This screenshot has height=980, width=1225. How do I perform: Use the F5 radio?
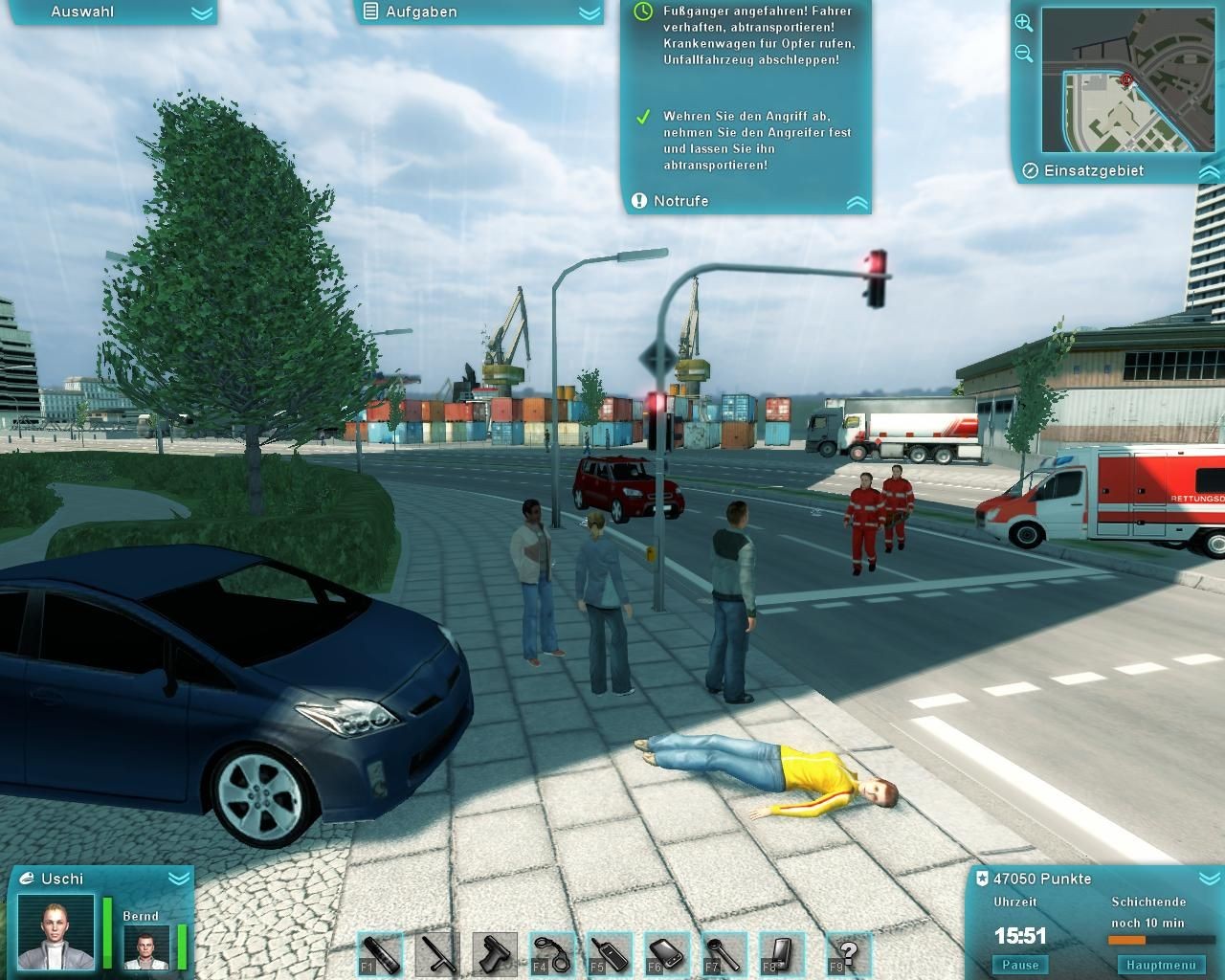[610, 954]
